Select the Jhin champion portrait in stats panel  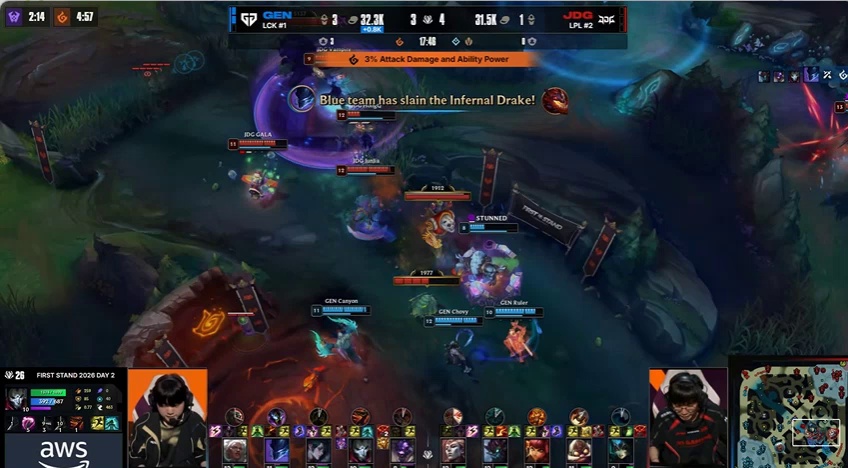(16, 398)
